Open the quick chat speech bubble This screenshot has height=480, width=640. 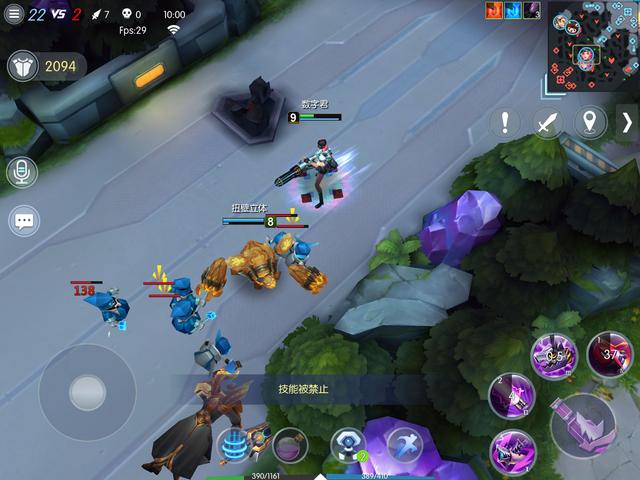click(23, 221)
